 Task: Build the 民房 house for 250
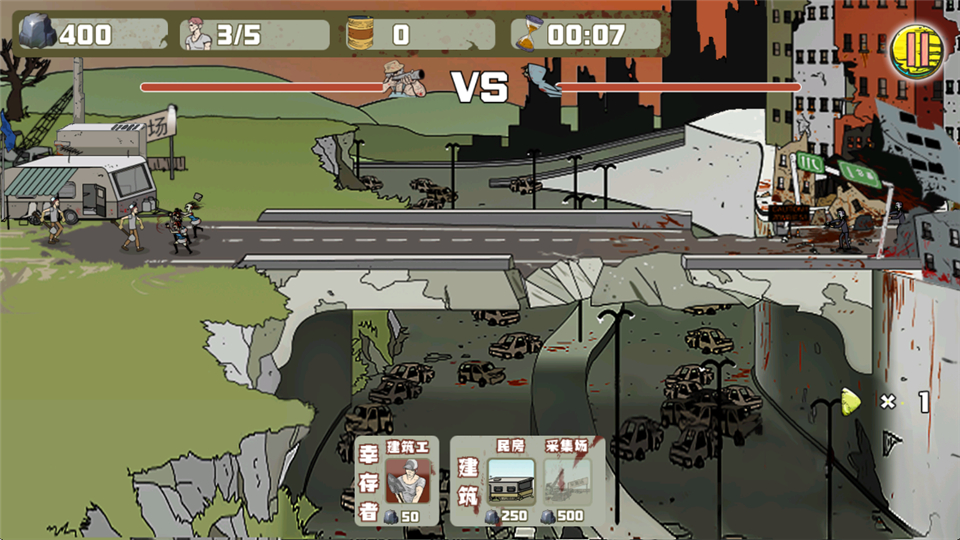(510, 481)
